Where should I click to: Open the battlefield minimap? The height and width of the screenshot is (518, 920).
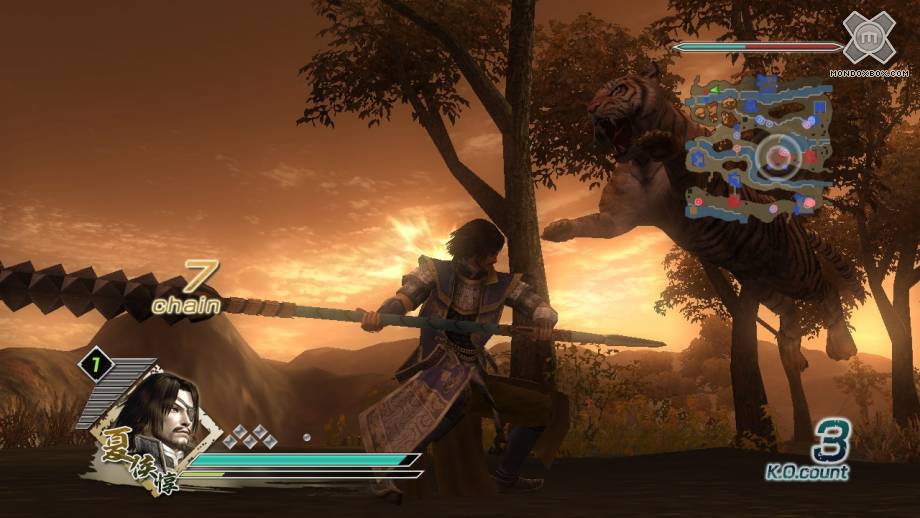click(x=758, y=147)
